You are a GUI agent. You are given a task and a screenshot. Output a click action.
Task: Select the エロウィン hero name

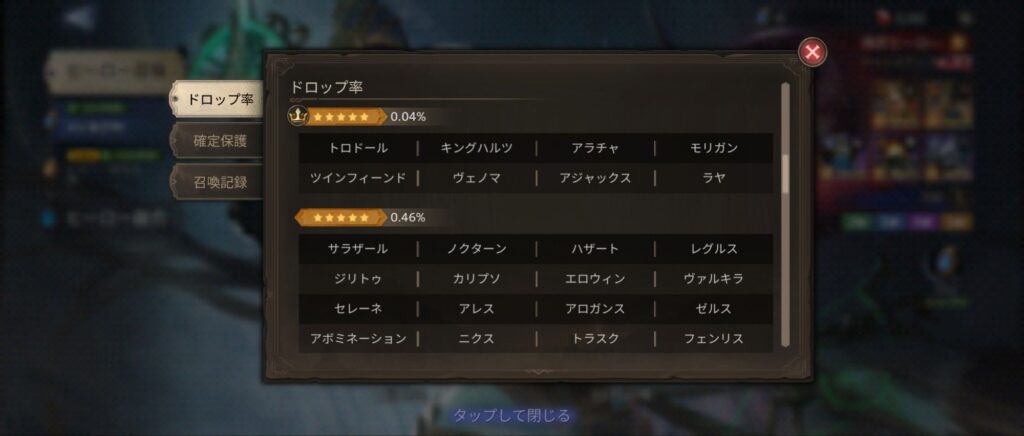click(x=595, y=278)
